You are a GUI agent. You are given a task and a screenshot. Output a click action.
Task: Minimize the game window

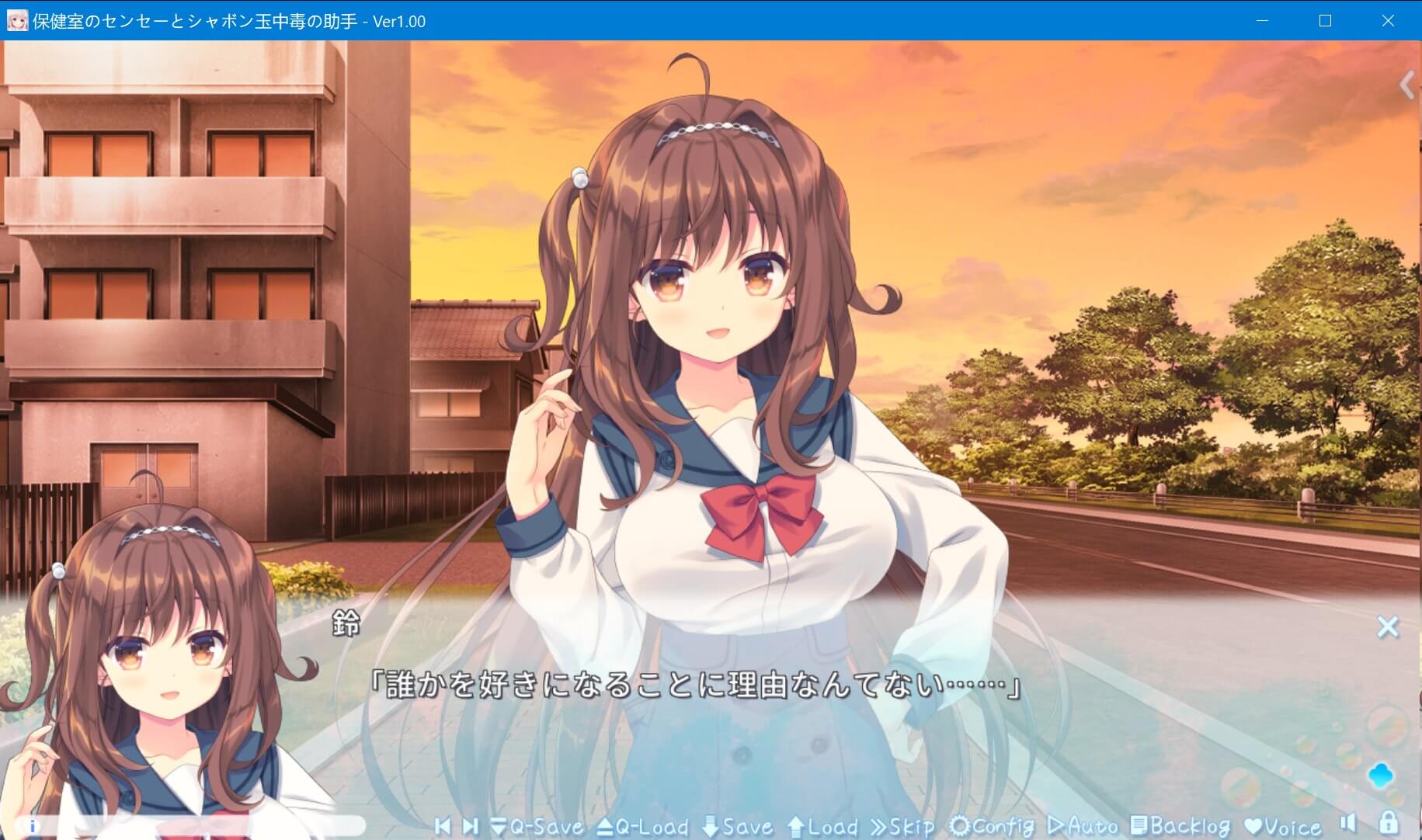1263,21
